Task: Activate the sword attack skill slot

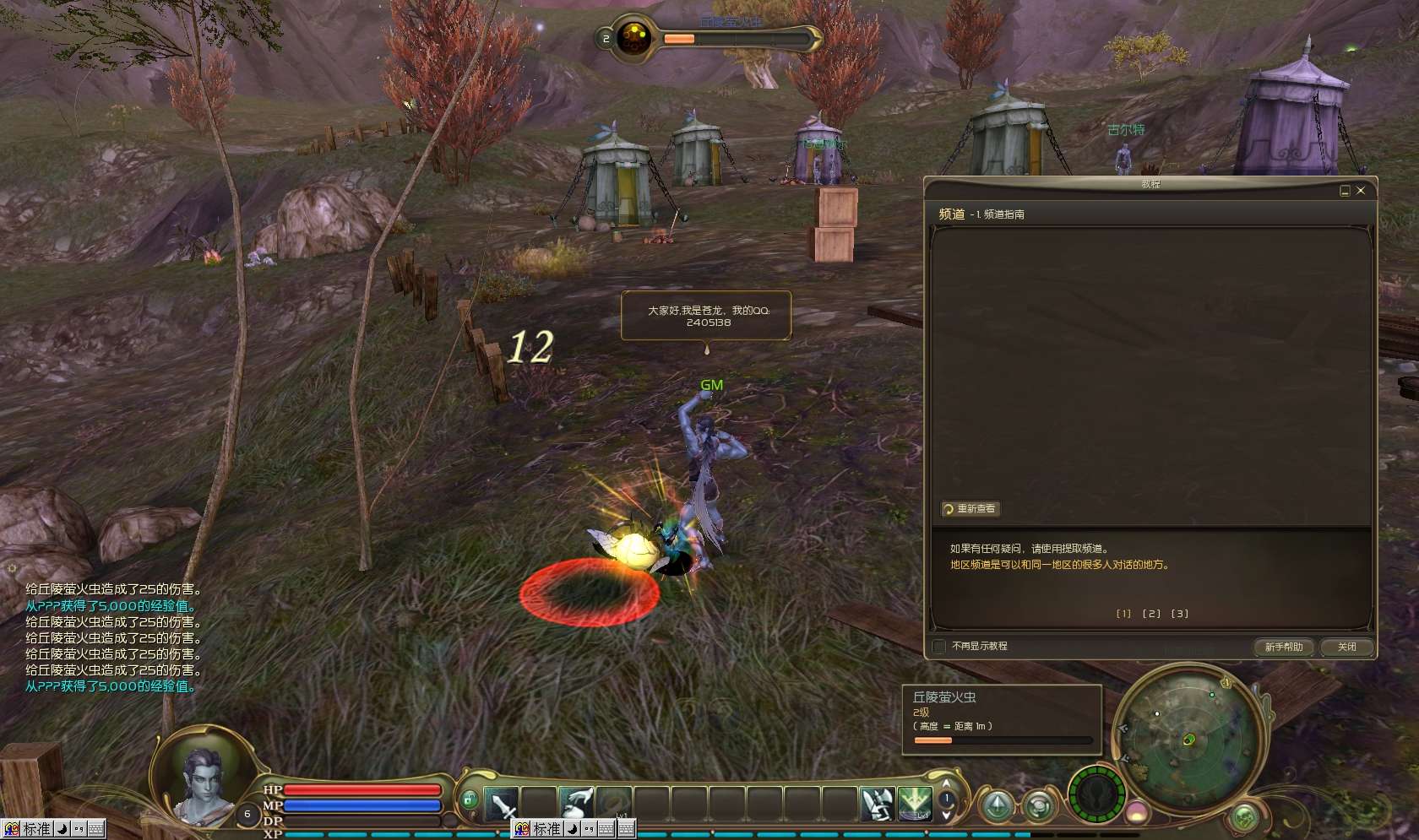Action: 501,803
